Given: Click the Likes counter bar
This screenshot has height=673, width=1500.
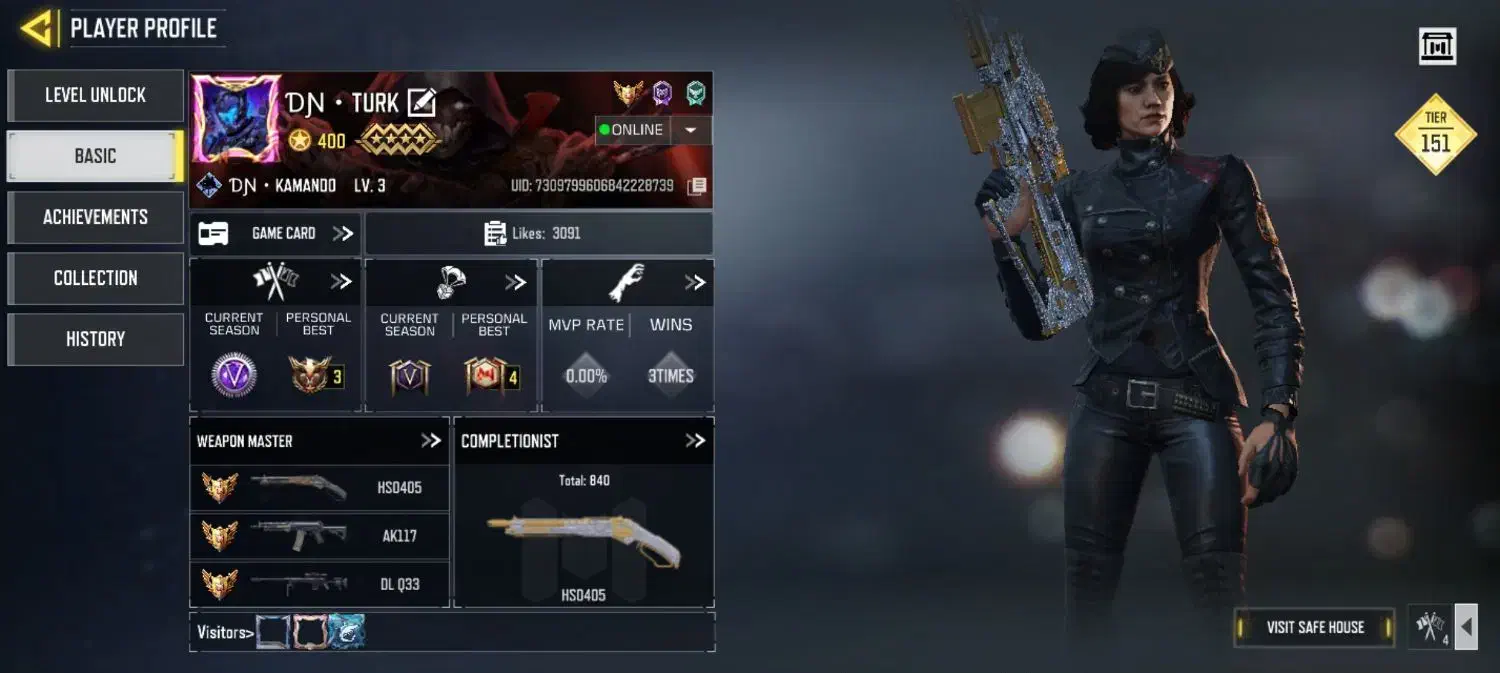Looking at the screenshot, I should [x=538, y=233].
